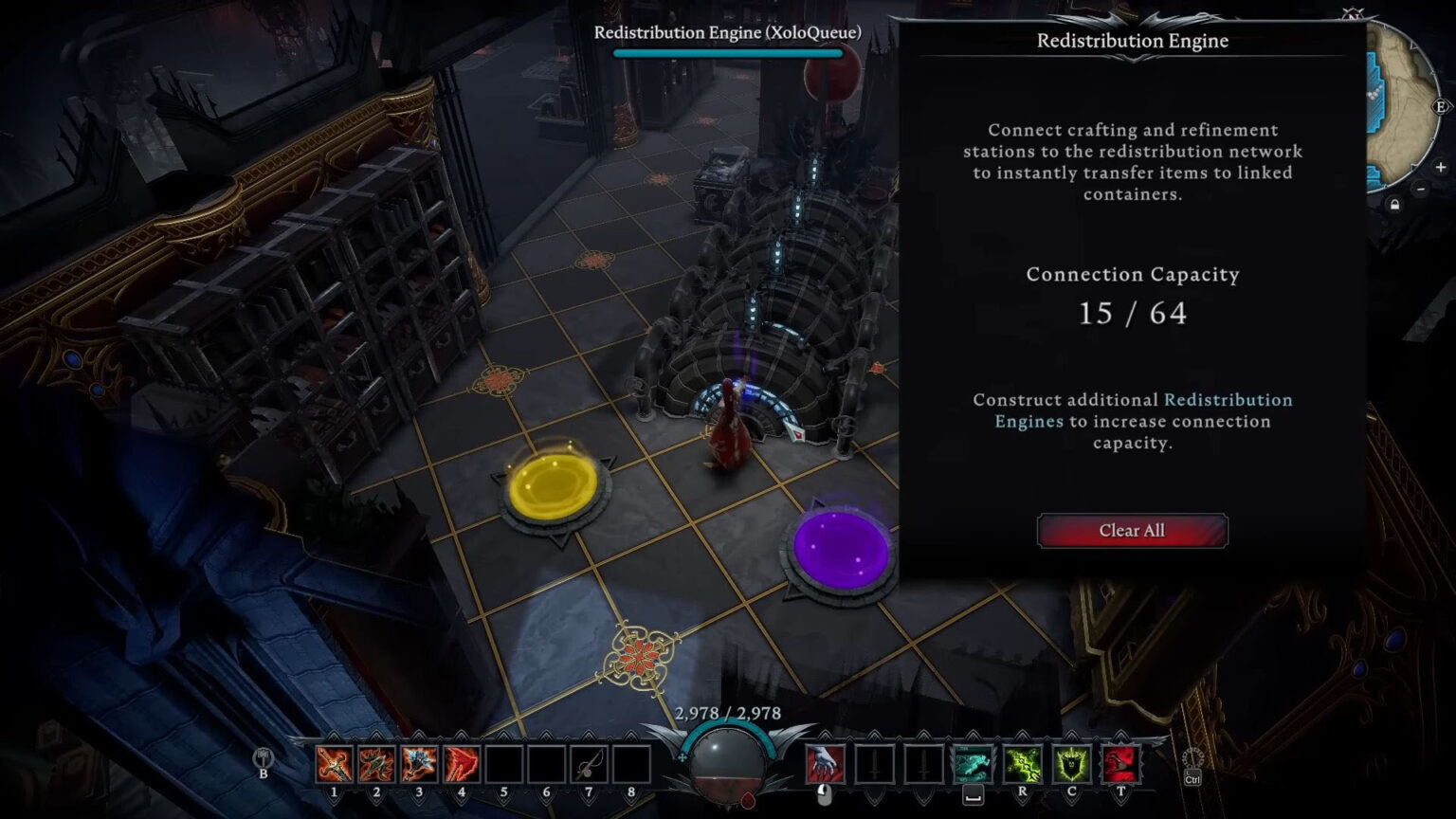Image resolution: width=1456 pixels, height=819 pixels.
Task: Zoom in the minimap with the plus button
Action: (x=1440, y=167)
